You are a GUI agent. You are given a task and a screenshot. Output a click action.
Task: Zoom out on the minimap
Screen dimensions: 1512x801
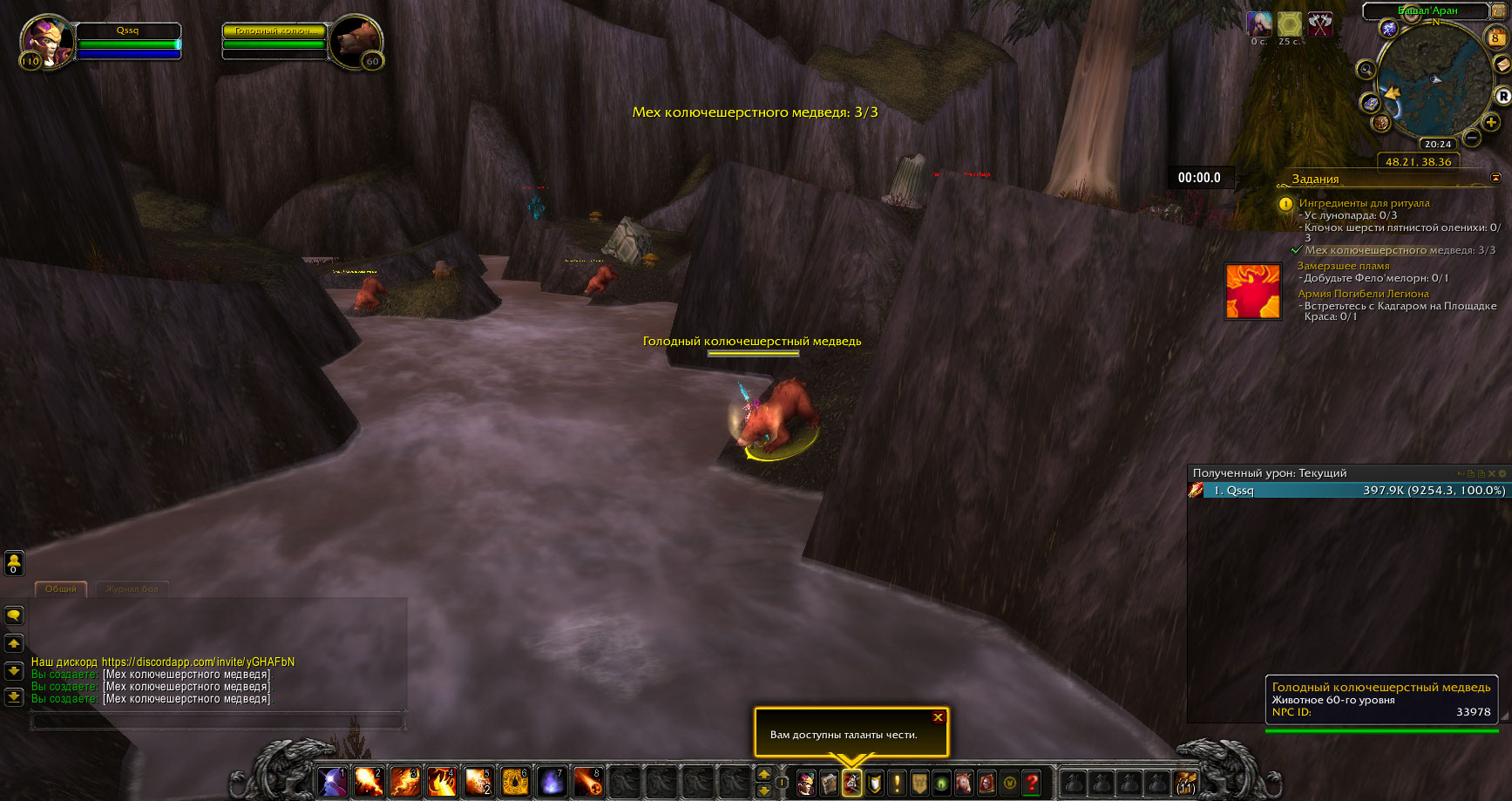[x=1472, y=138]
